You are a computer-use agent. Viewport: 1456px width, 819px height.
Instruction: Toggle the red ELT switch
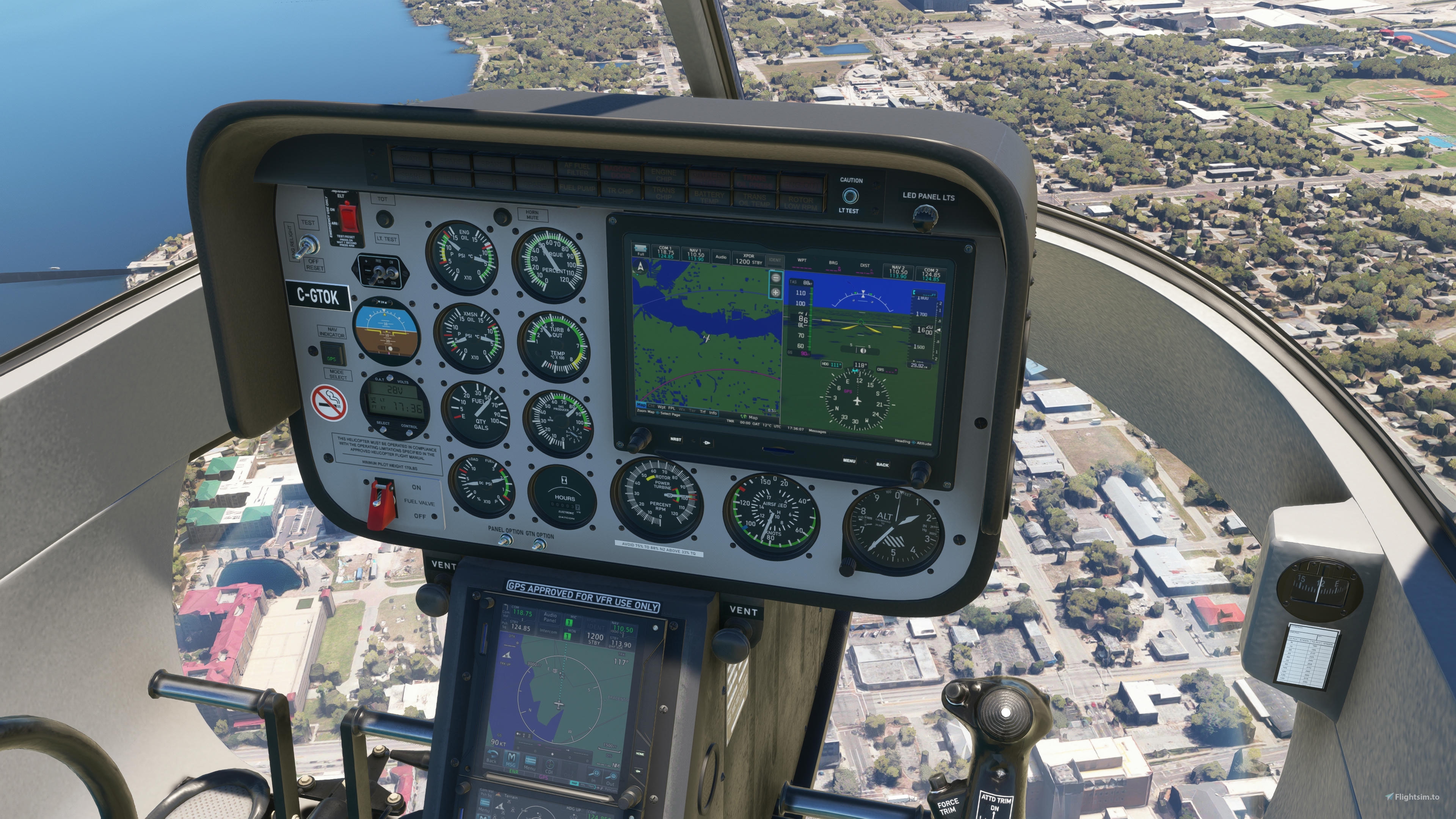(349, 217)
